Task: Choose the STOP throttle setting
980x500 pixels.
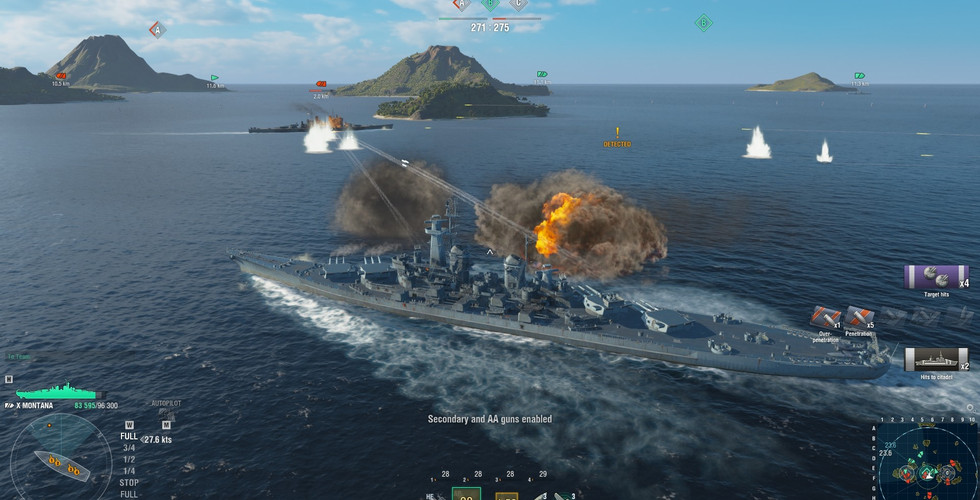Action: pyautogui.click(x=129, y=482)
